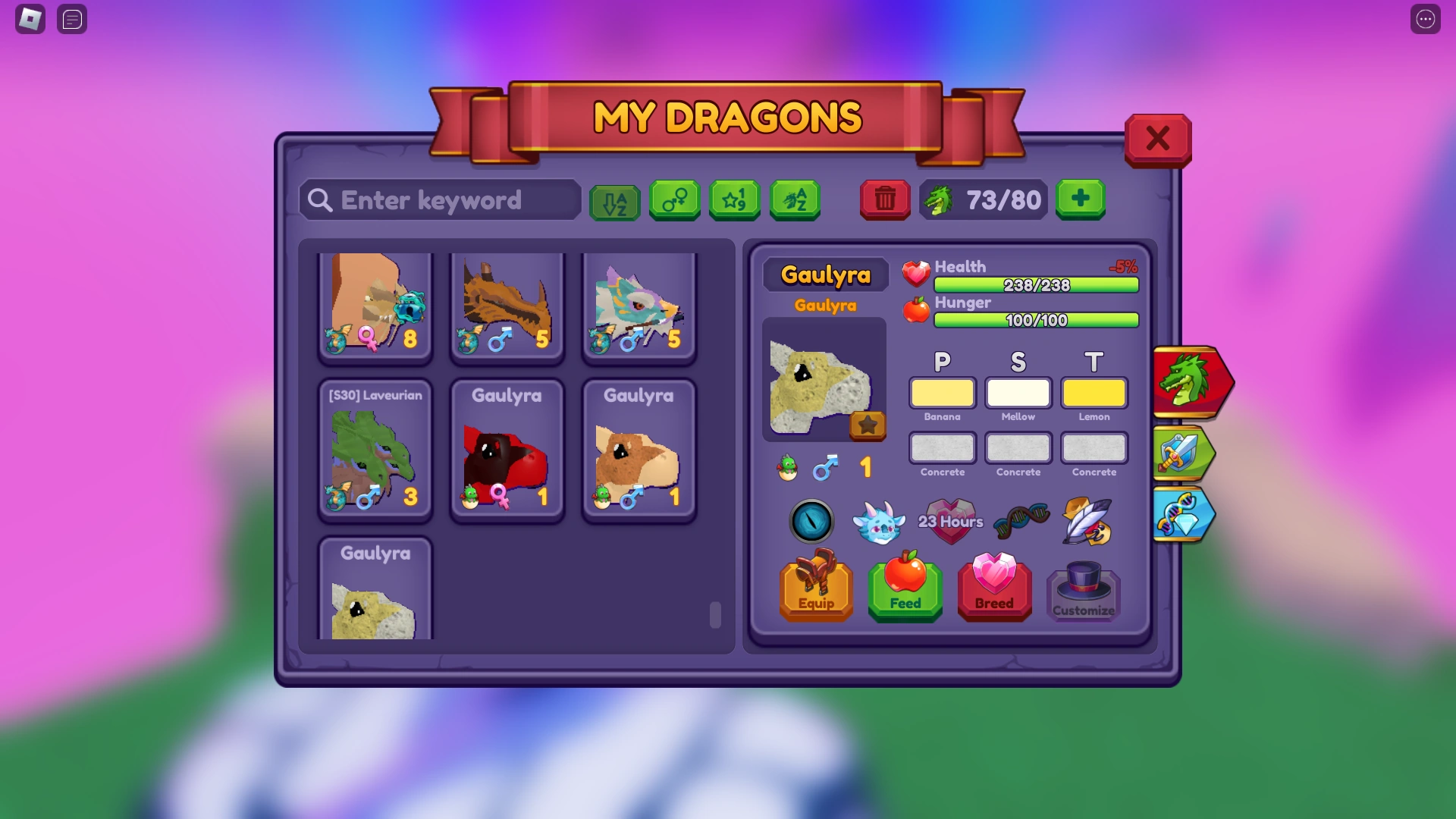Image resolution: width=1456 pixels, height=819 pixels.
Task: Click the green plus to add dragon slots
Action: click(x=1080, y=199)
